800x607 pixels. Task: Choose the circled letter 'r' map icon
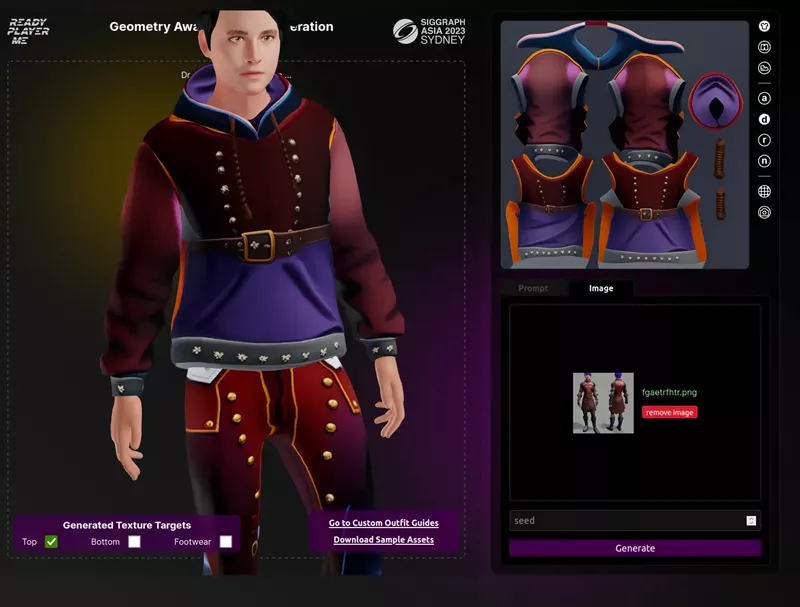point(765,140)
